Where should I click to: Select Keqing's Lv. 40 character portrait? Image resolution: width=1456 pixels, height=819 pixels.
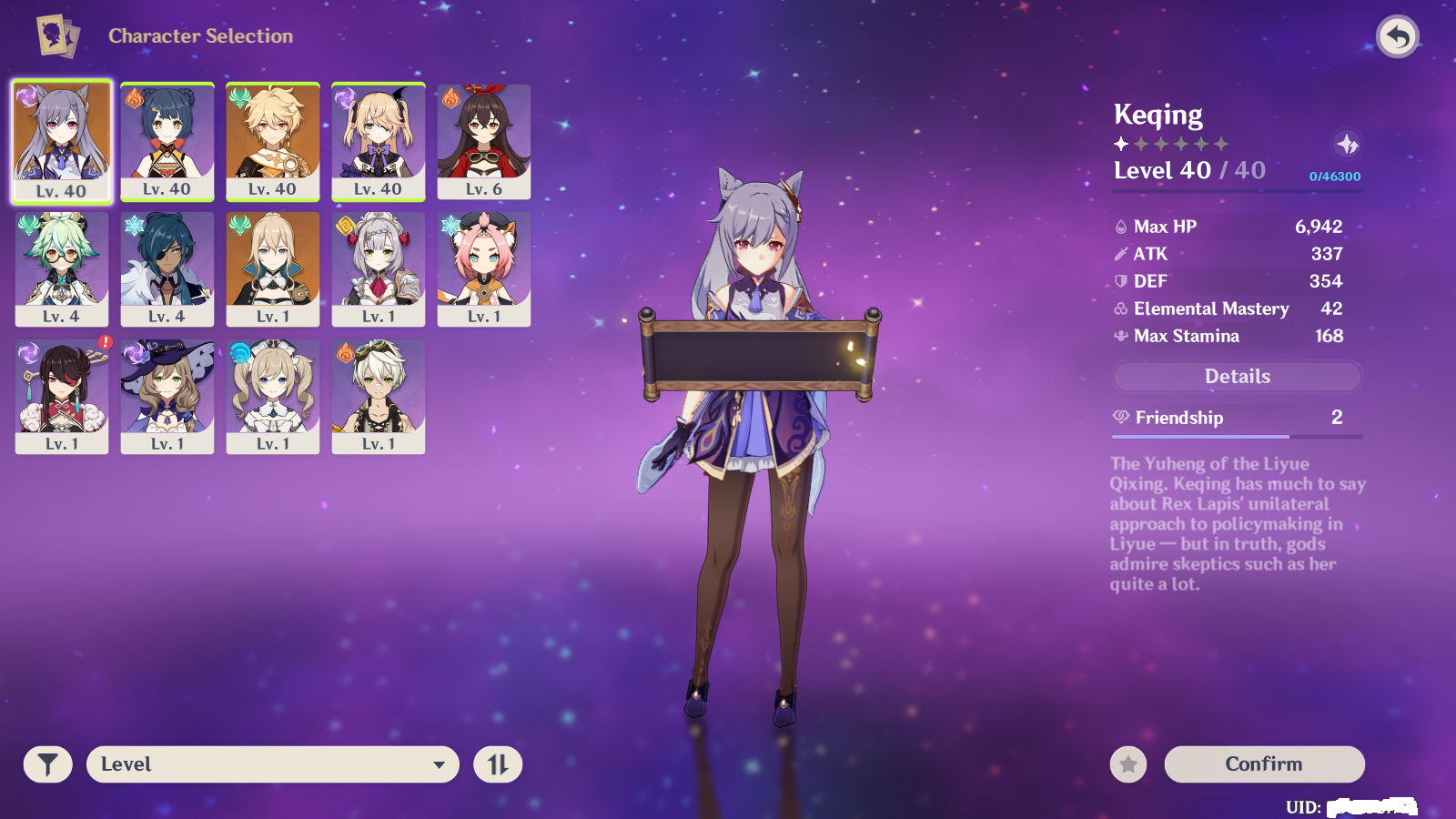(x=62, y=140)
